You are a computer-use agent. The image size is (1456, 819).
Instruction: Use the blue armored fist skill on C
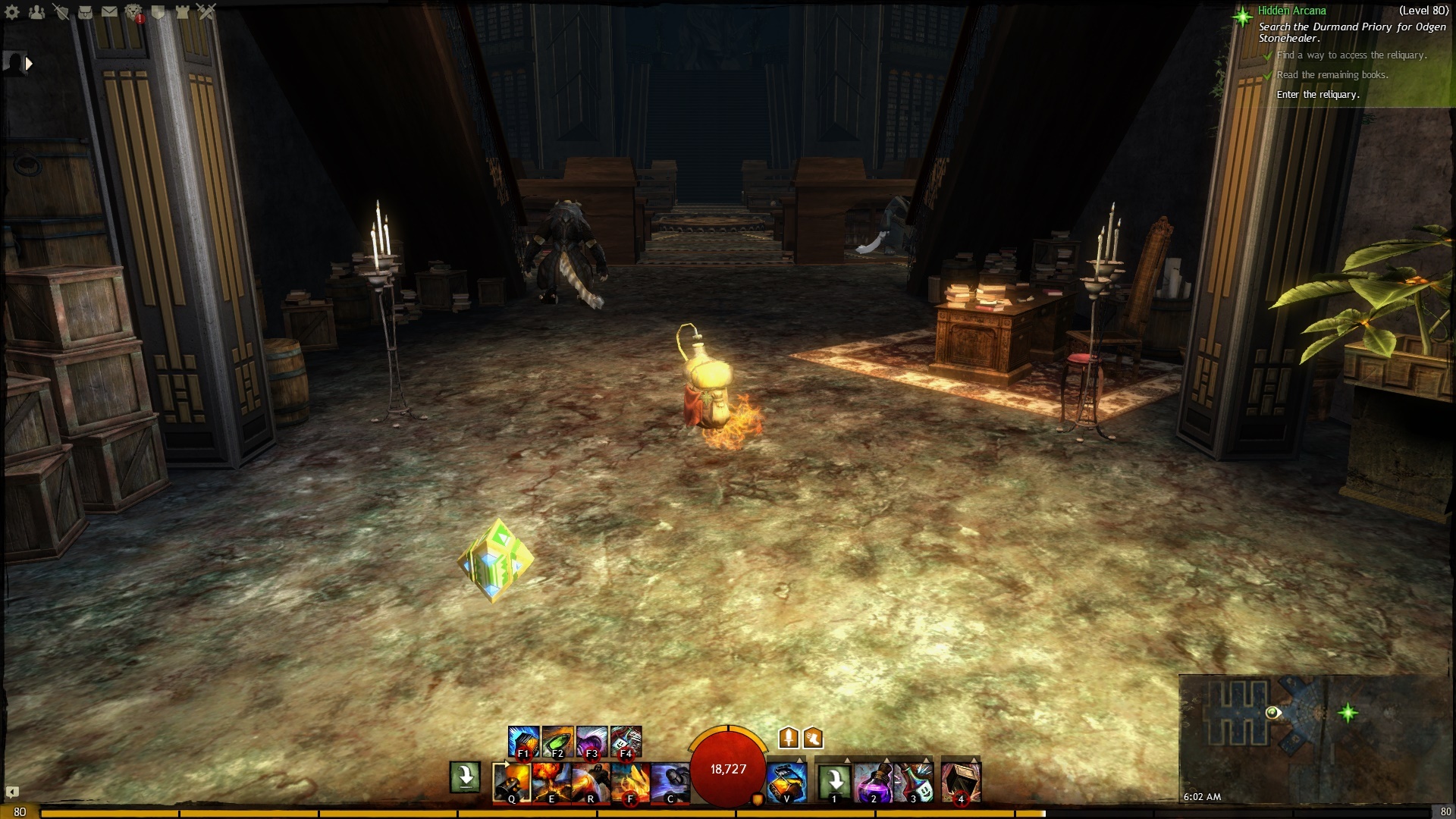click(670, 781)
